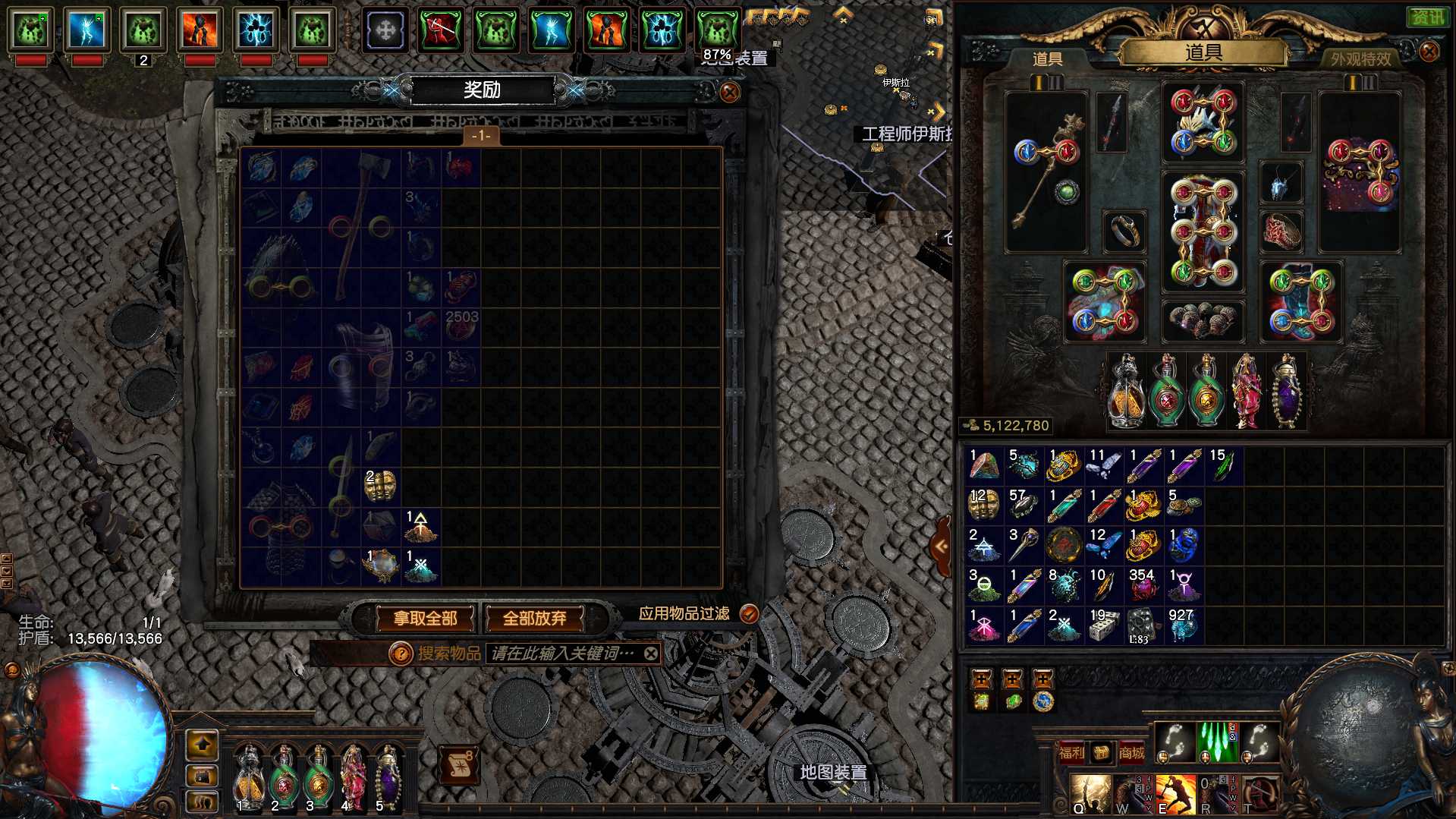Open the 福利 benefits button
This screenshot has width=1456, height=819.
click(x=1071, y=752)
